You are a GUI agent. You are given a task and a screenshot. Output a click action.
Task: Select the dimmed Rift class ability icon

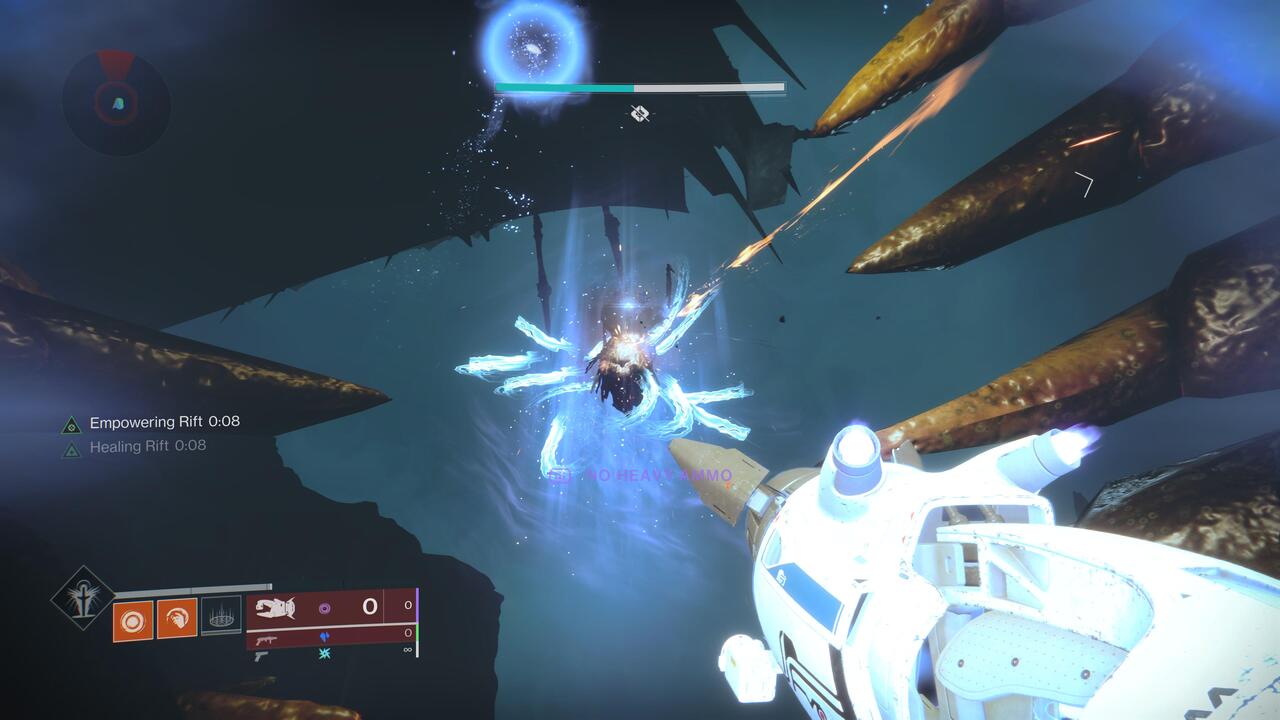pos(223,617)
